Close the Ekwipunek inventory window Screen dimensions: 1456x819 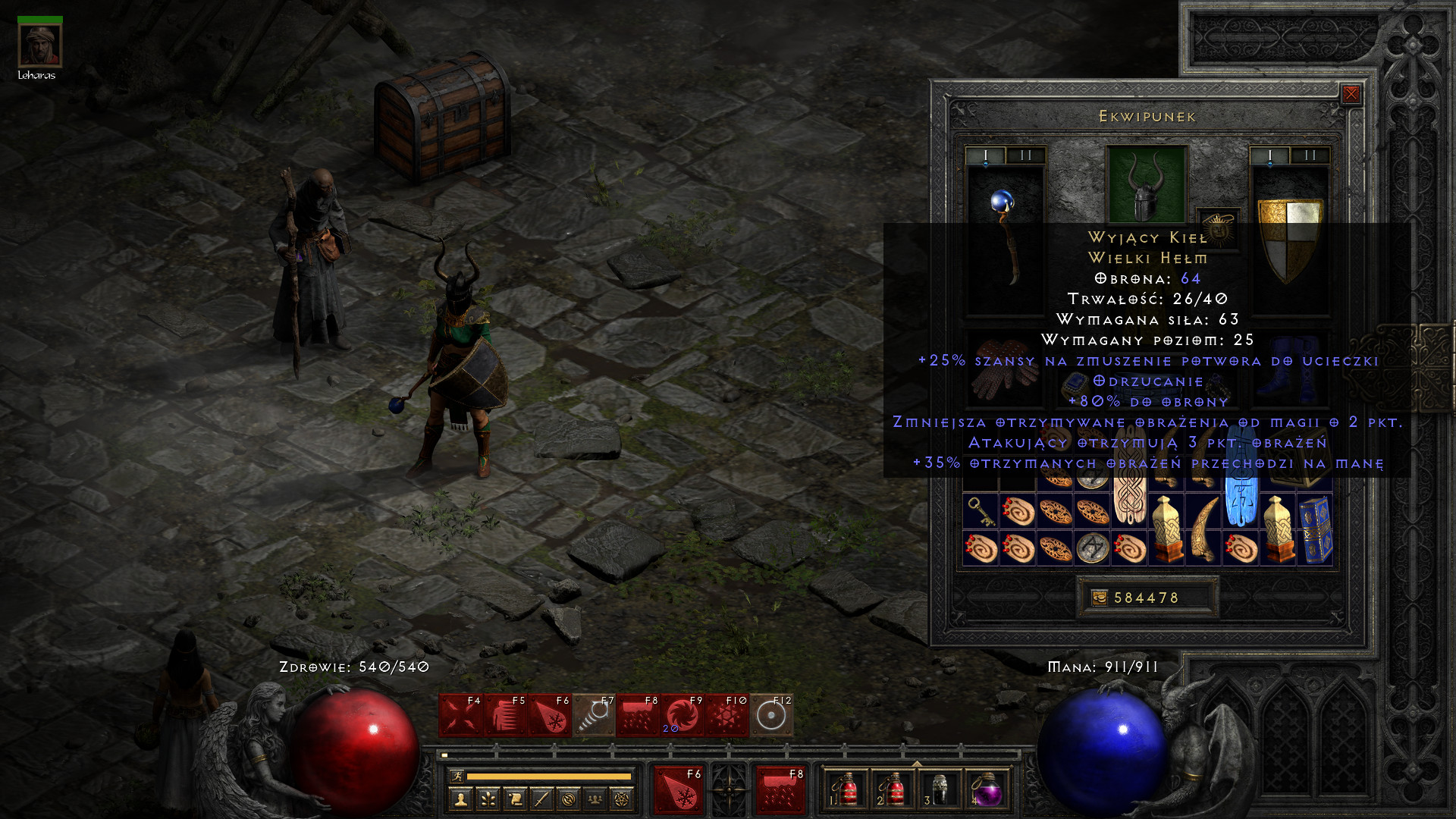pyautogui.click(x=1351, y=94)
